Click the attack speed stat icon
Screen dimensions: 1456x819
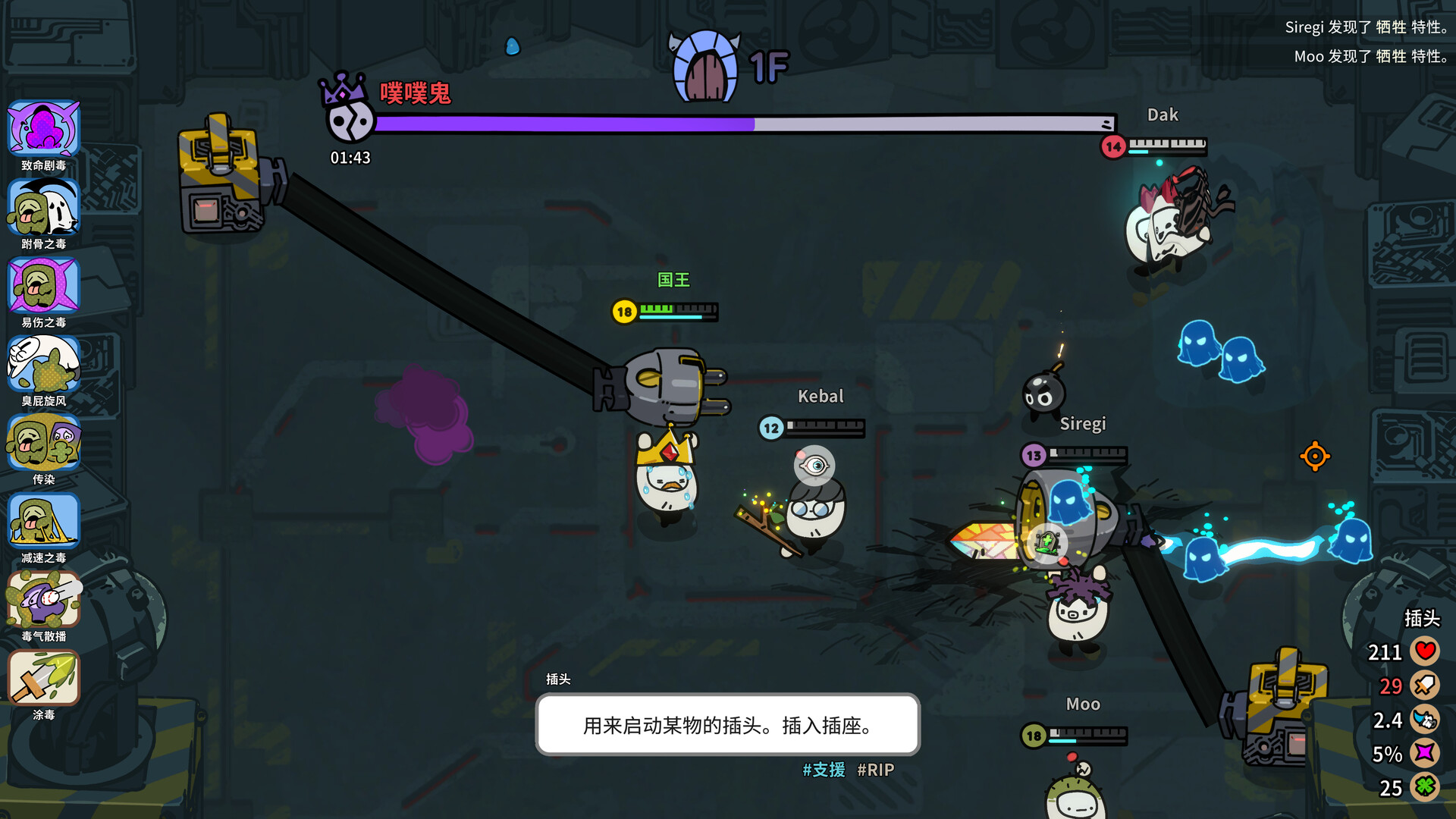[x=1424, y=720]
